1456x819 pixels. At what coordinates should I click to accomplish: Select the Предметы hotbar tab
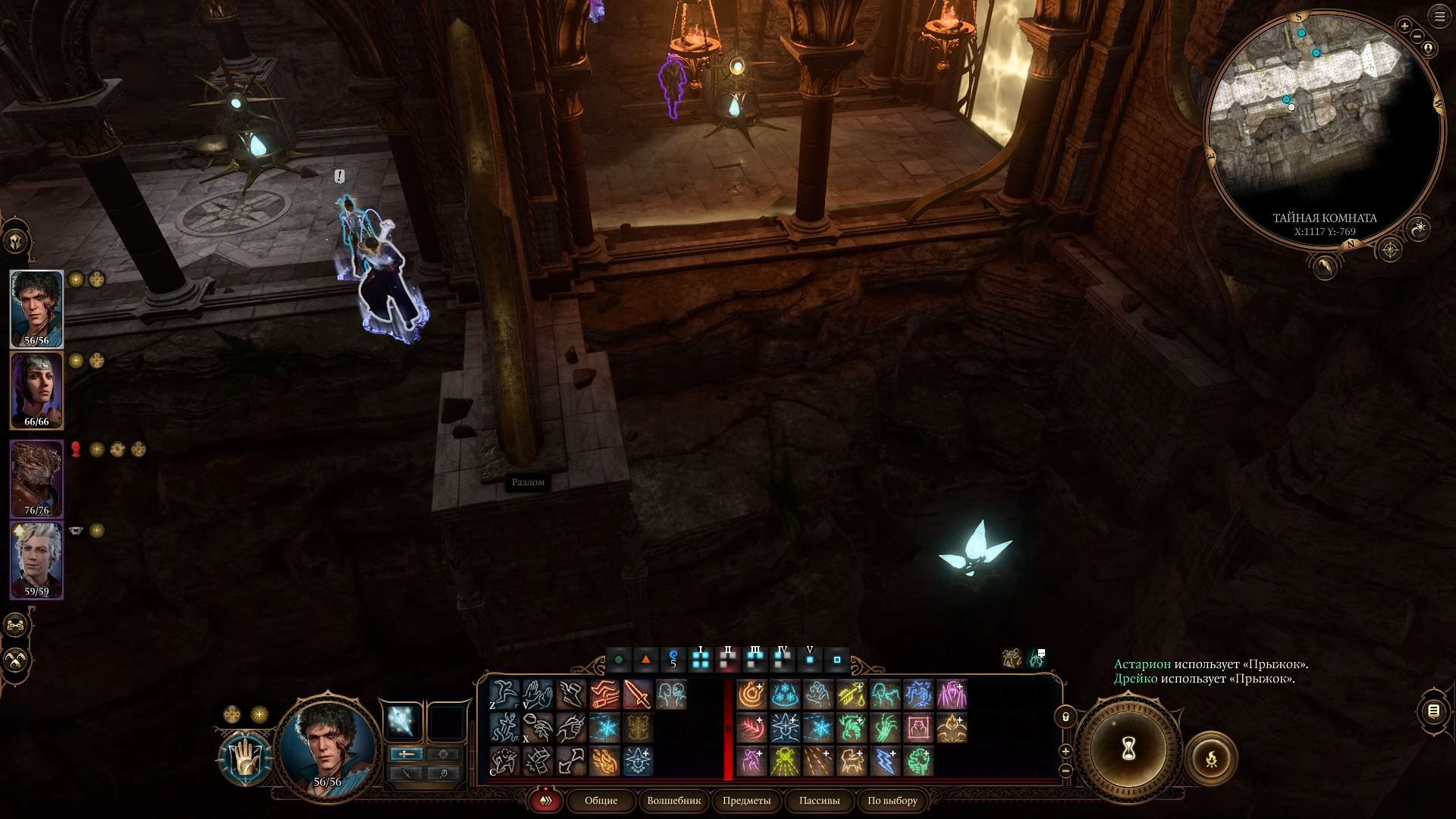click(746, 801)
